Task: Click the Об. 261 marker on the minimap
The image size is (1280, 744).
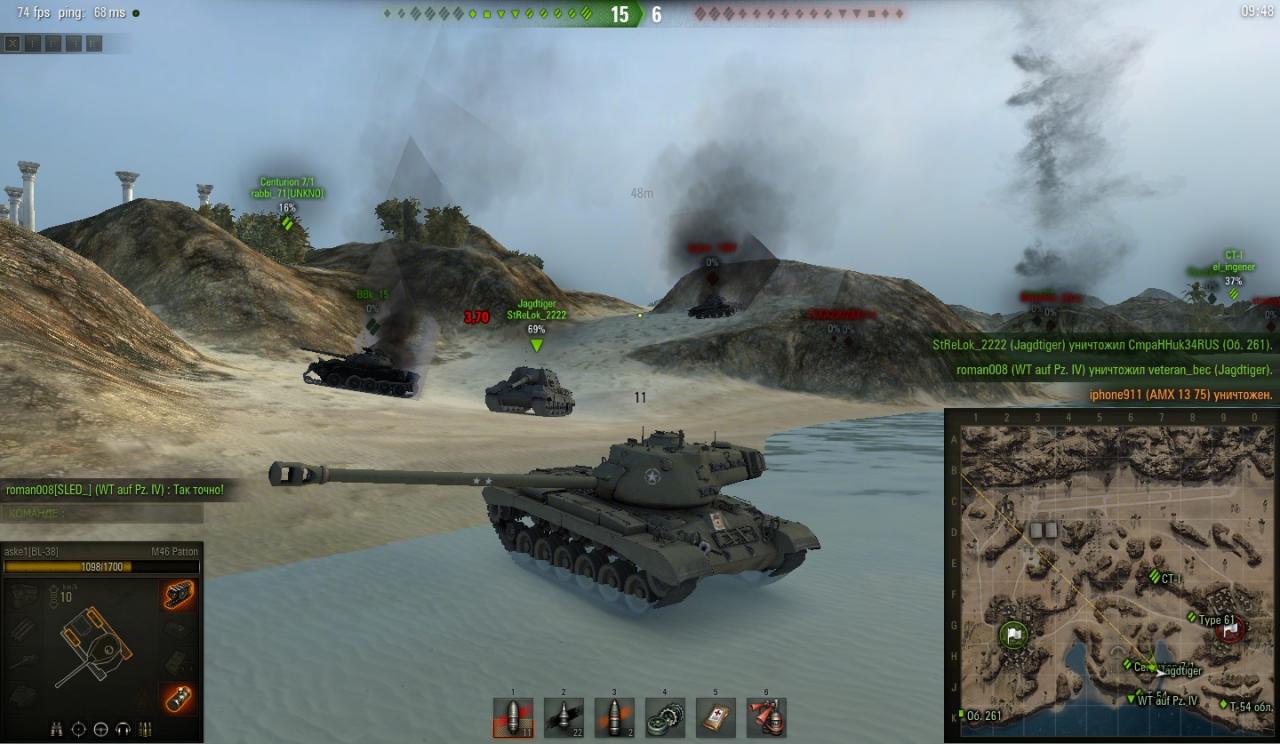Action: (x=961, y=714)
